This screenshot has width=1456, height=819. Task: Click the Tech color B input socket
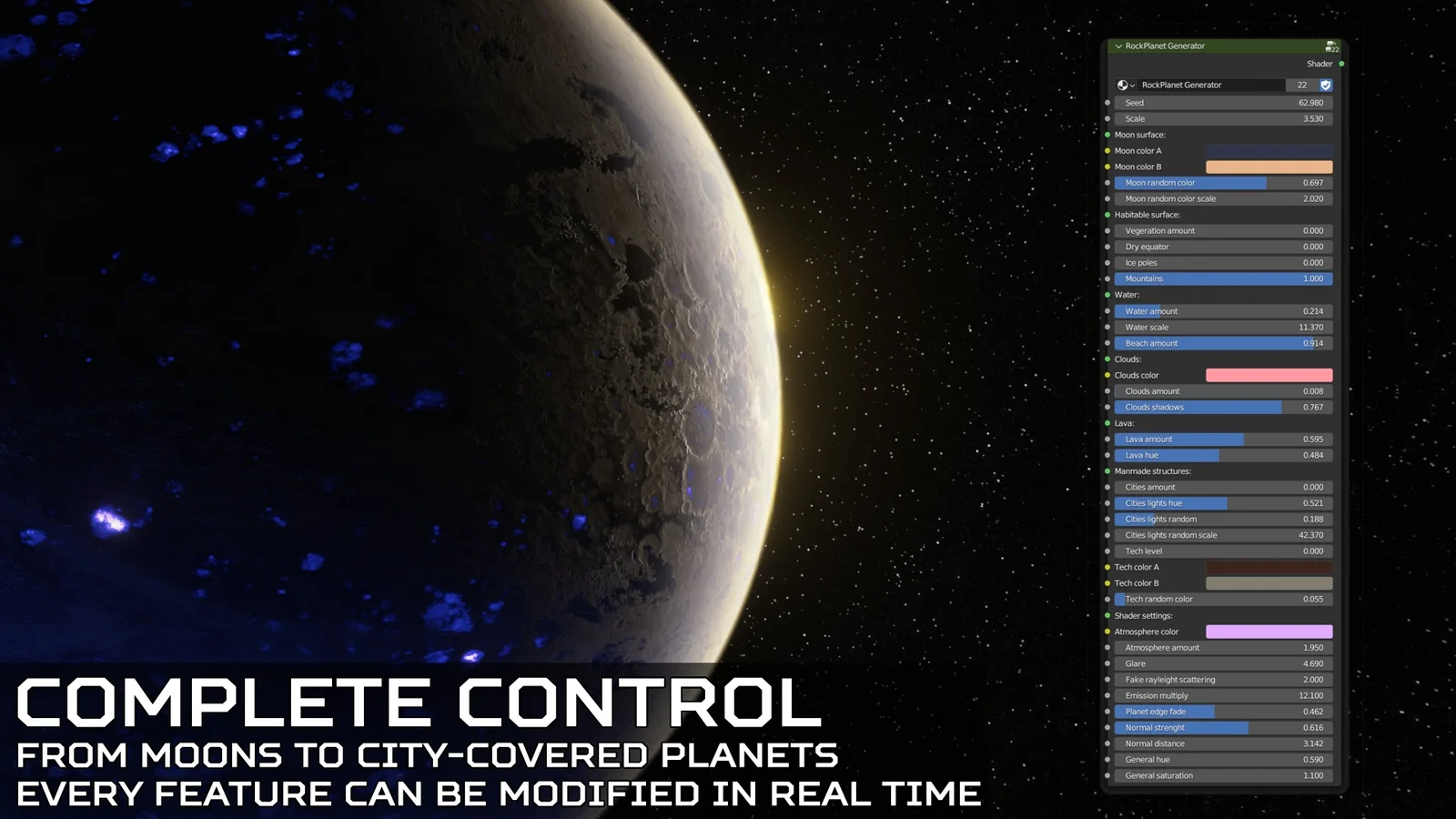[x=1107, y=582]
